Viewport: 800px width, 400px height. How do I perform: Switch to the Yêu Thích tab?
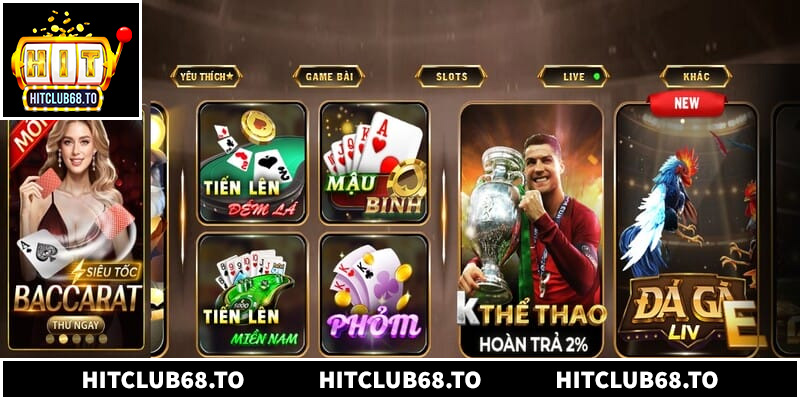[204, 76]
